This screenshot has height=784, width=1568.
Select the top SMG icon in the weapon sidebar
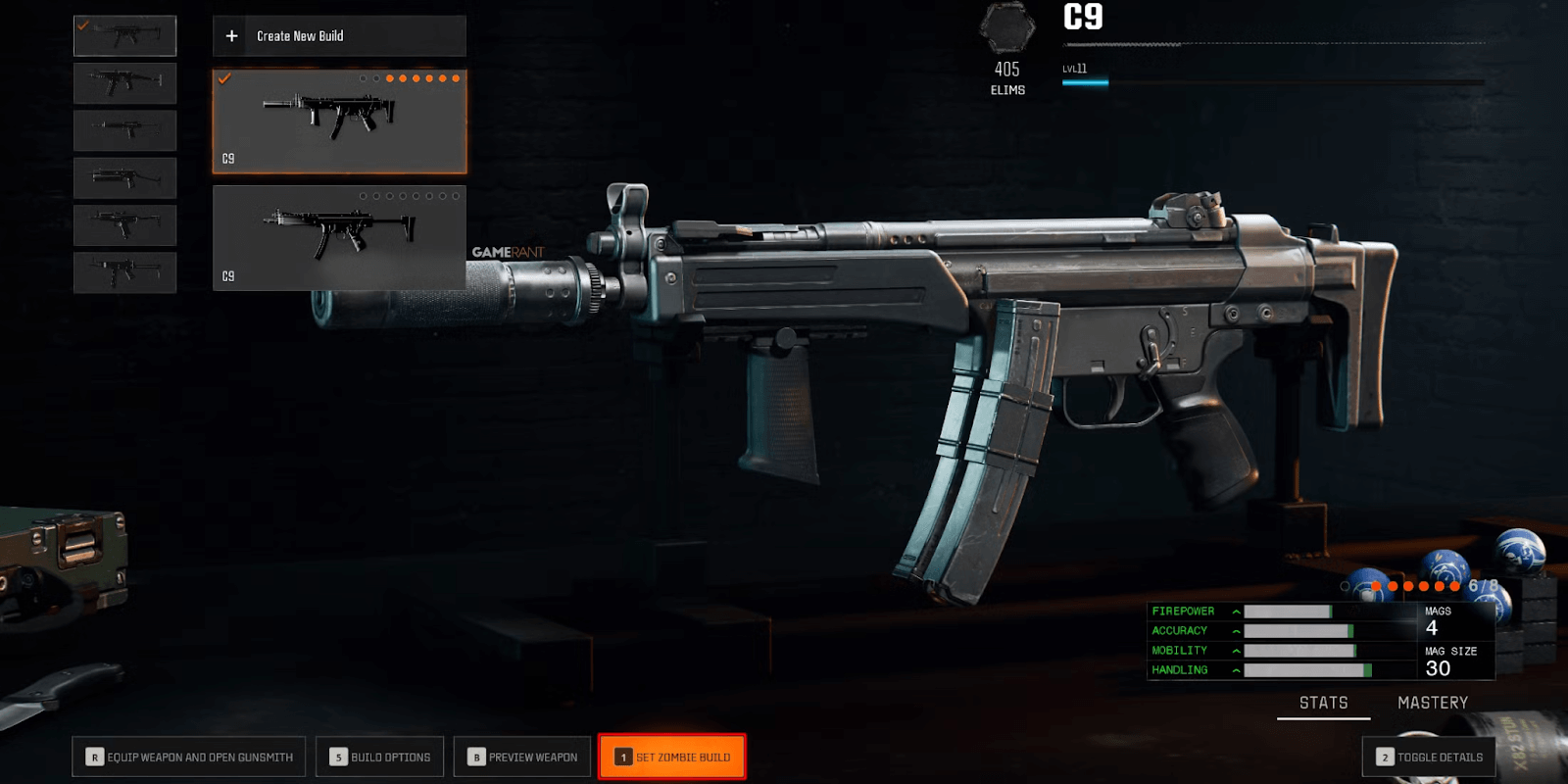(124, 35)
